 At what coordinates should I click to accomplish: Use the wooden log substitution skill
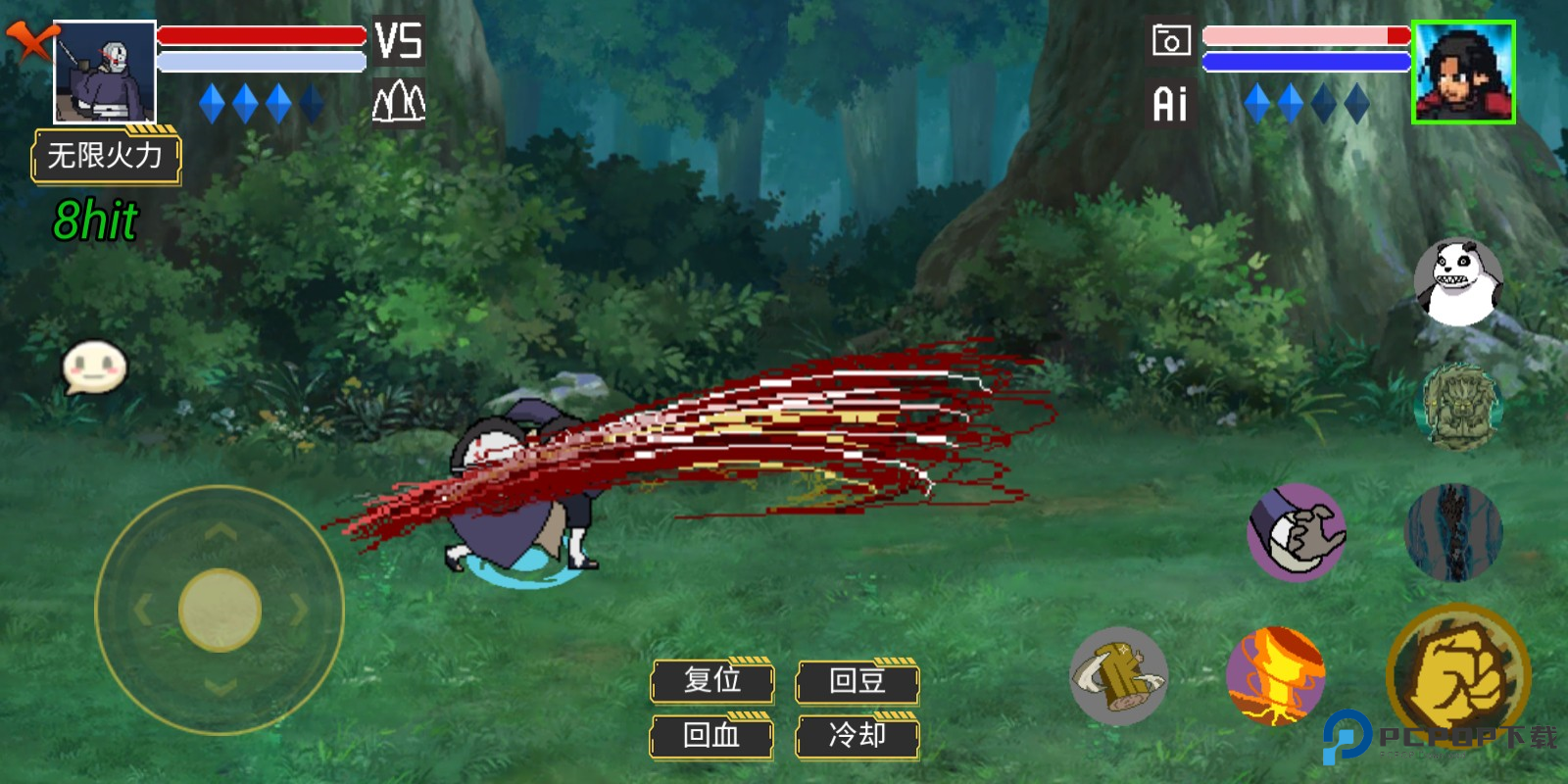point(1118,675)
